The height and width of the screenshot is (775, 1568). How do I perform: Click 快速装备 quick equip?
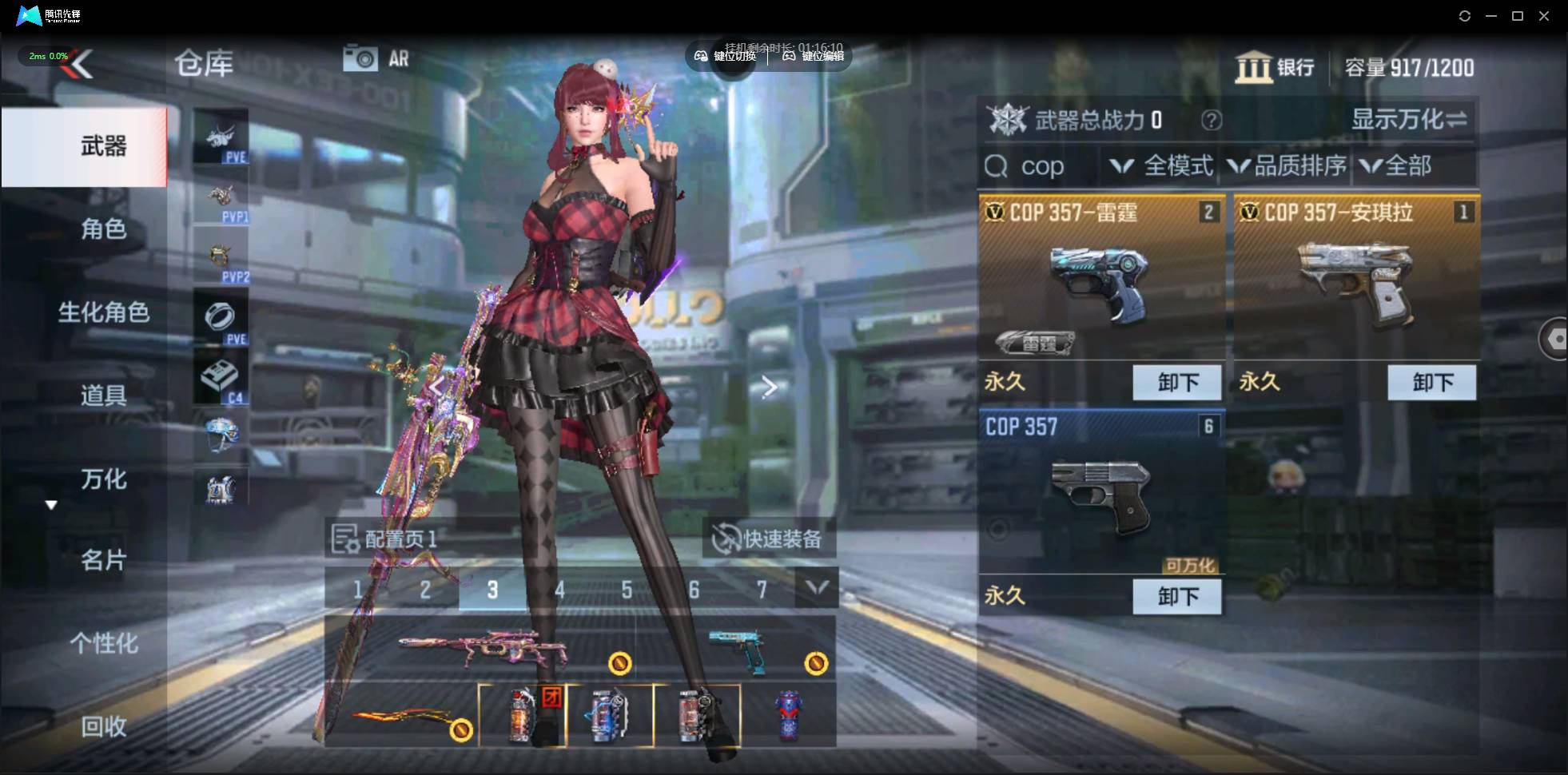(x=769, y=539)
